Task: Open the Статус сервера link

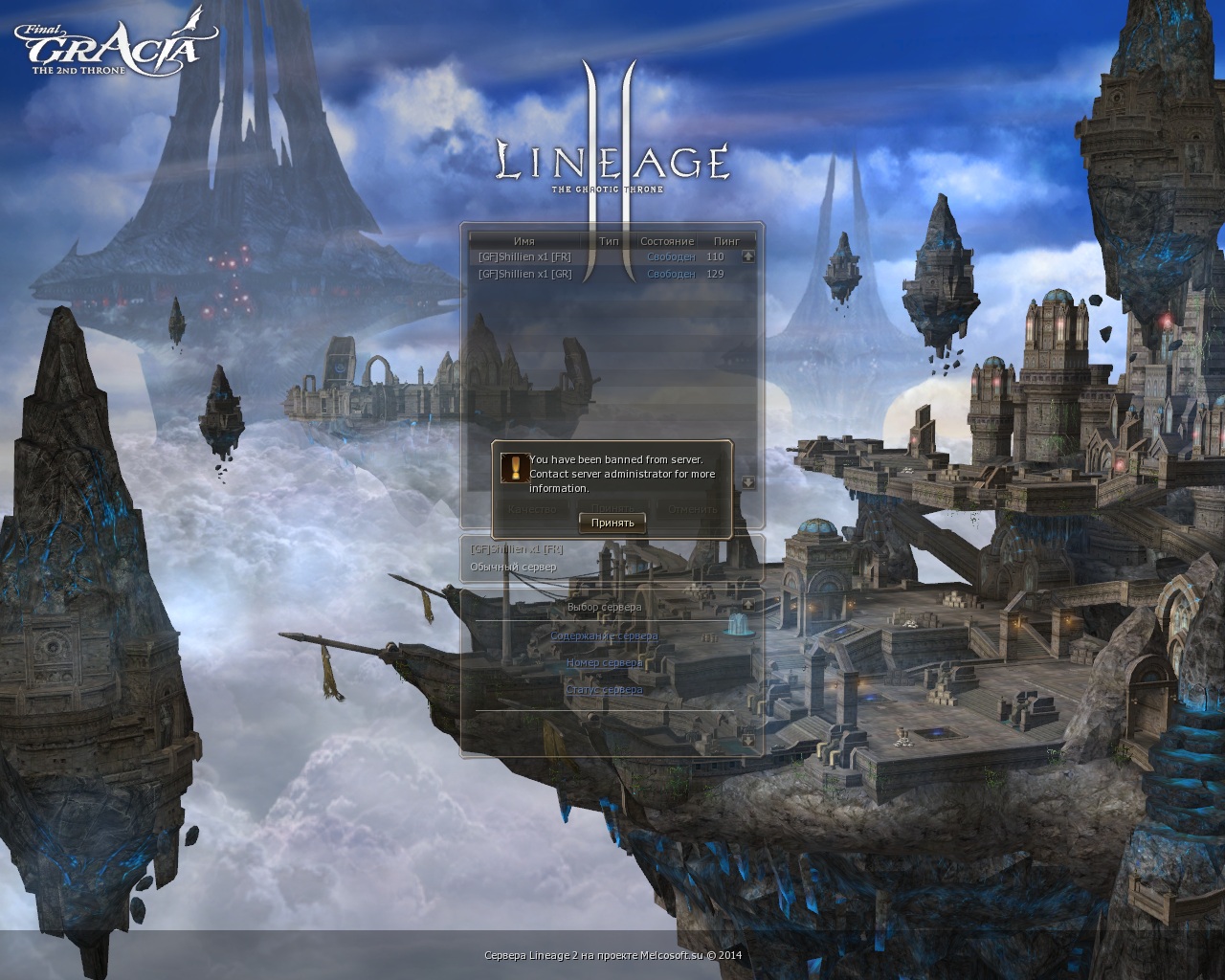Action: [604, 689]
